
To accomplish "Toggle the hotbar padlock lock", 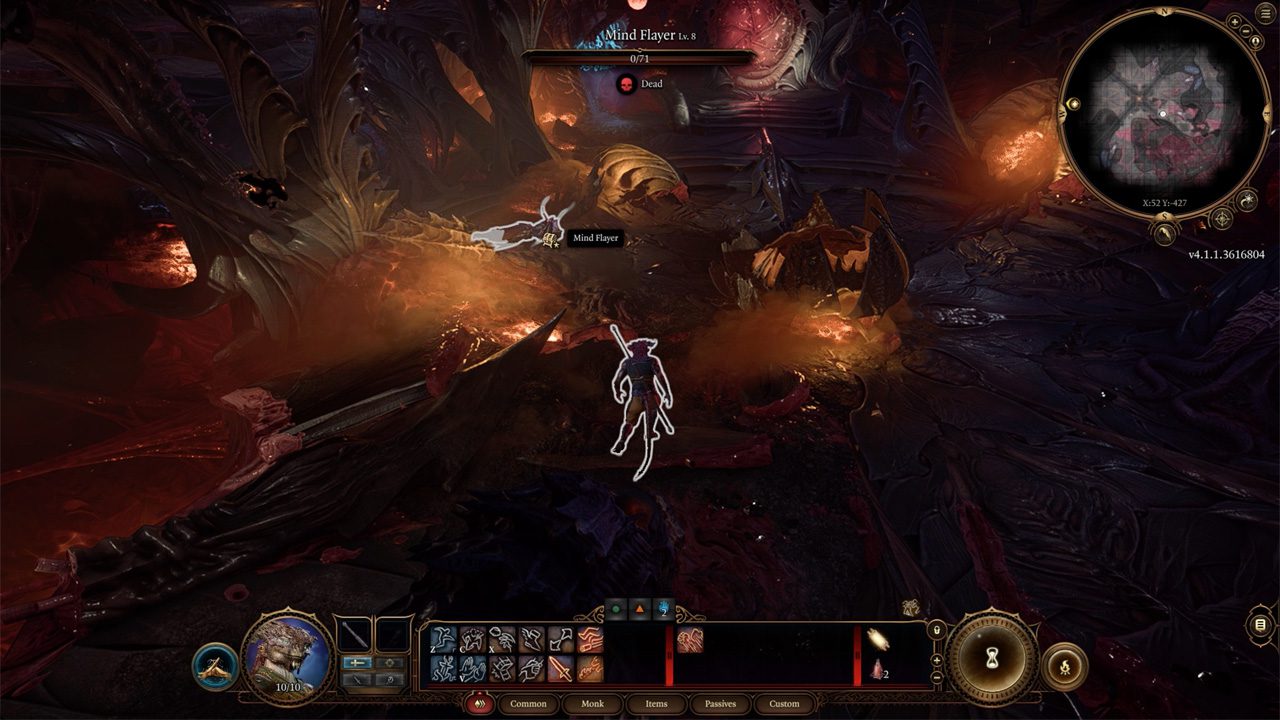I will click(936, 630).
